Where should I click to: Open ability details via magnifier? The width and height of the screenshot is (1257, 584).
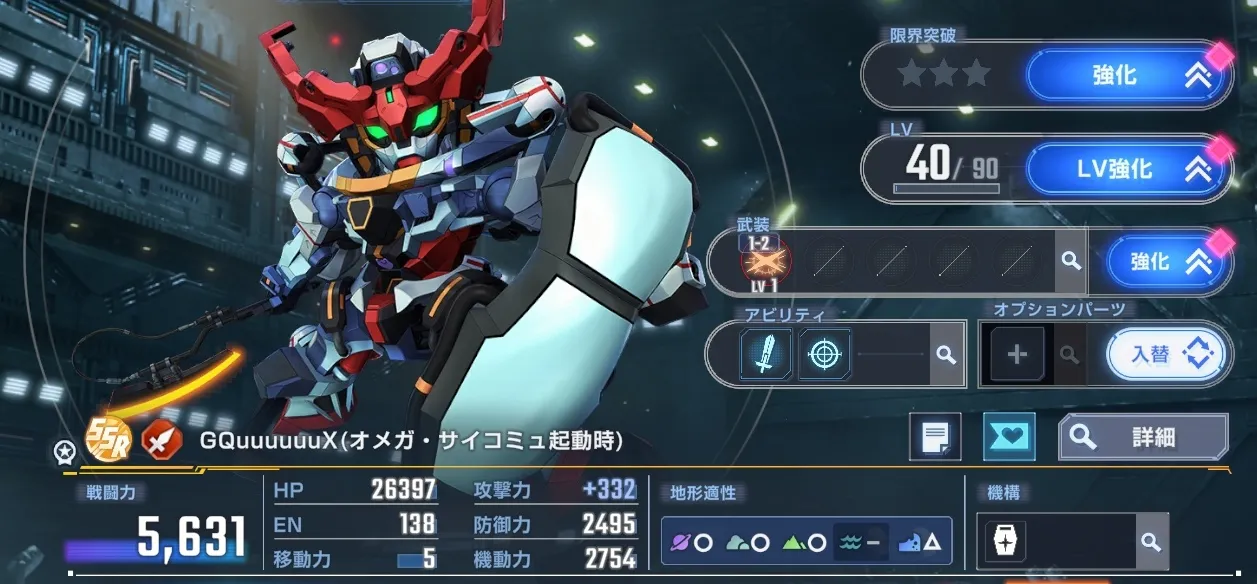(x=944, y=354)
